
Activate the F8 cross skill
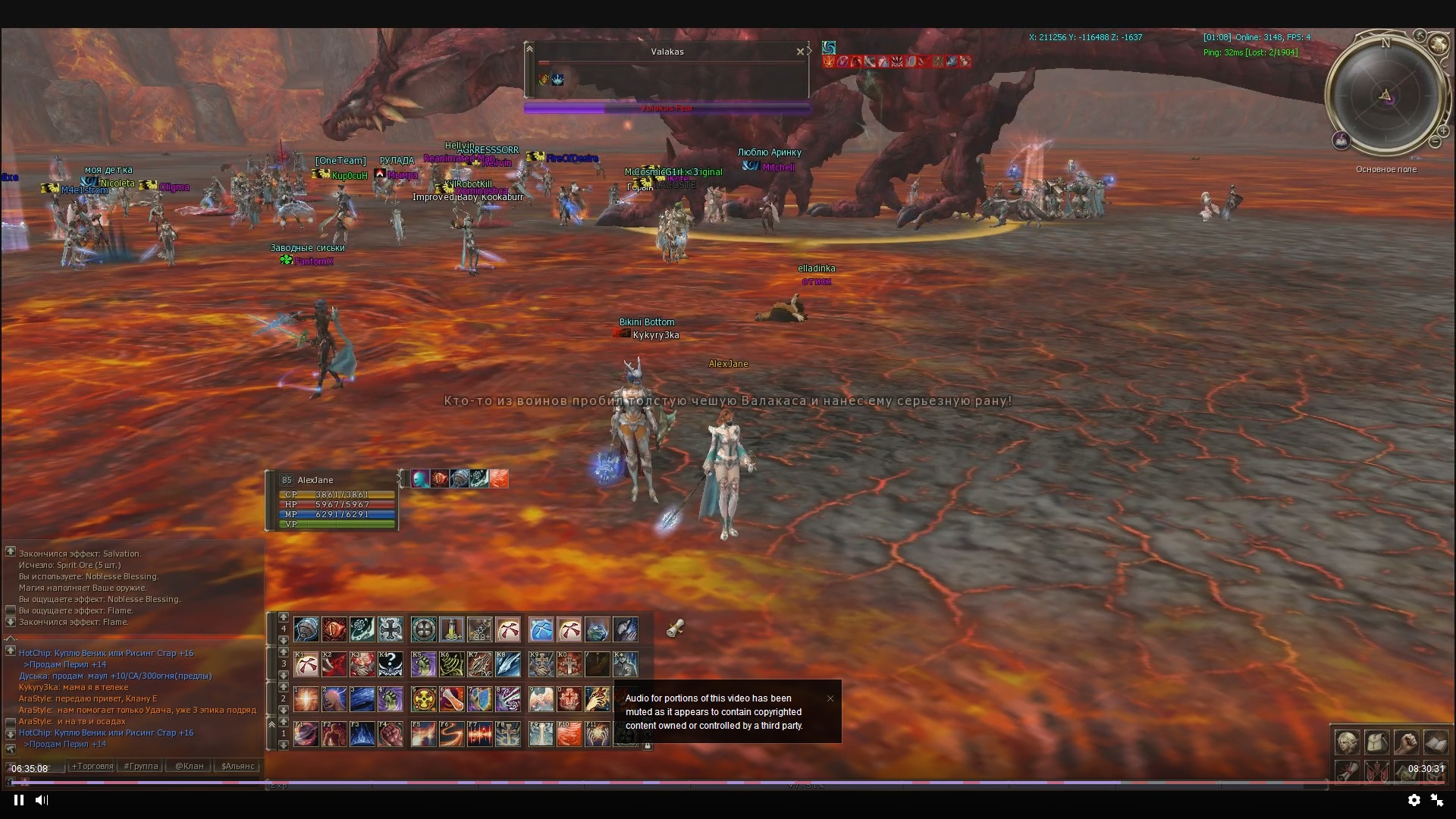508,734
